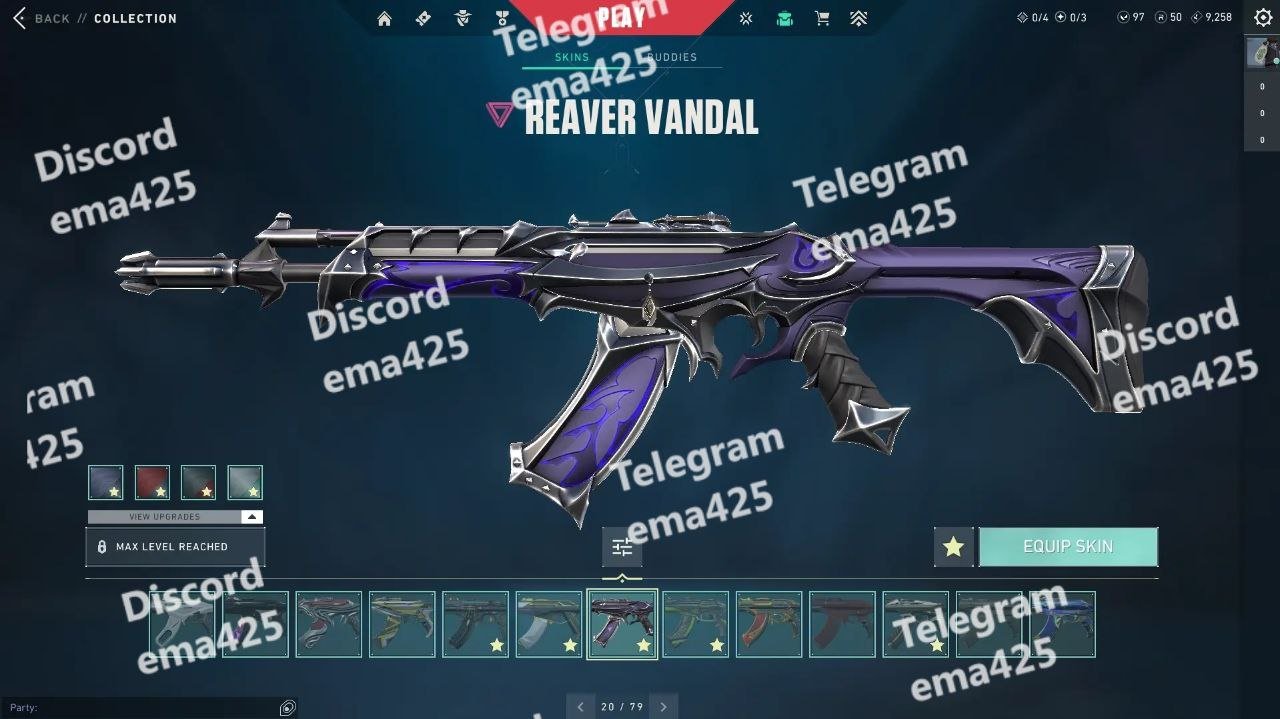Equip the Reaver Vandal skin
Viewport: 1280px width, 719px height.
(1067, 547)
